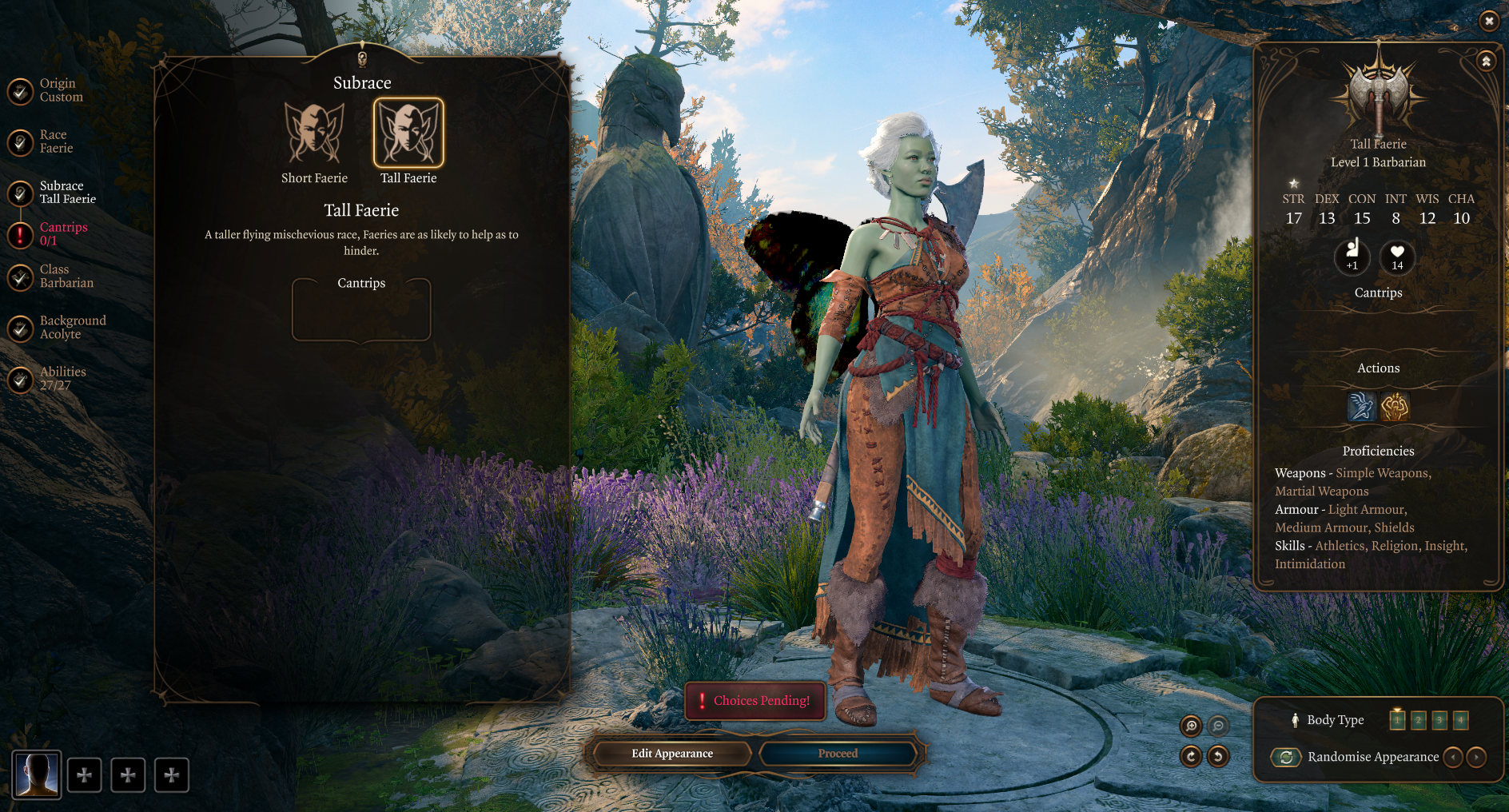Choose the Tall Faerie subrace portrait

pyautogui.click(x=408, y=133)
